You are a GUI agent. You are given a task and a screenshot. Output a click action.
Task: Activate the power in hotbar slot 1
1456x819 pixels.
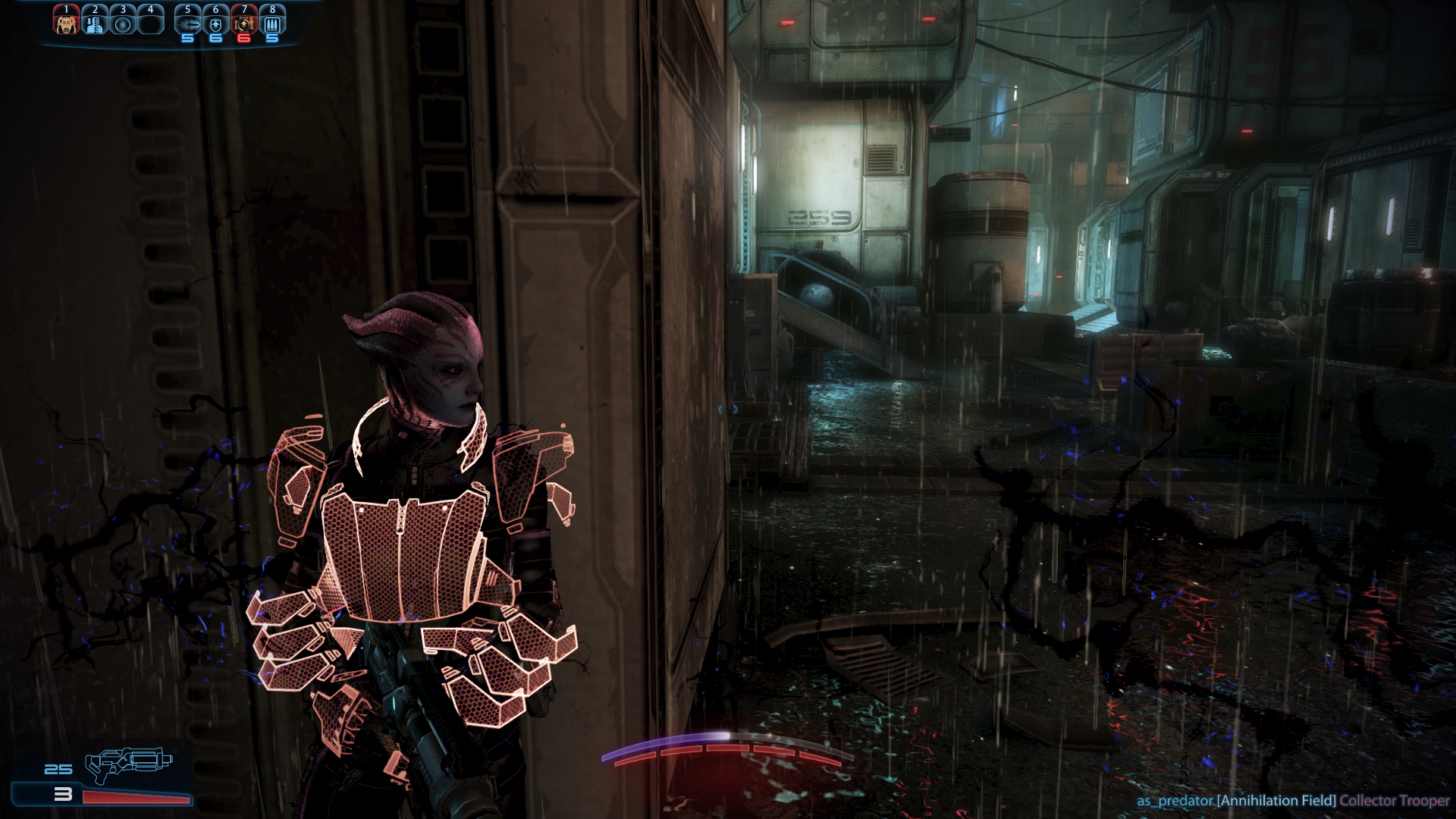click(67, 24)
